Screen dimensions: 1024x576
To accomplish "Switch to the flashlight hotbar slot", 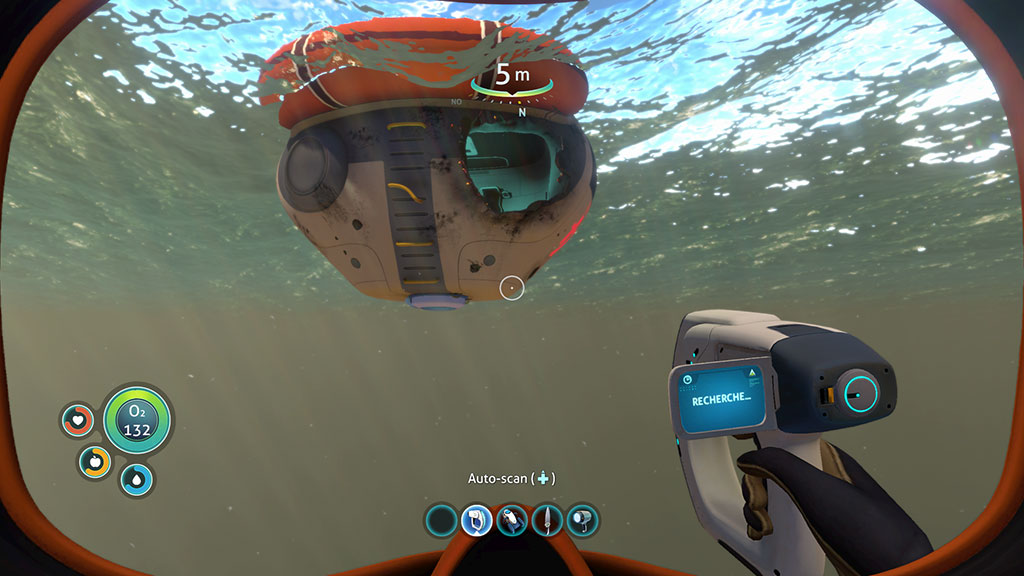I will [582, 520].
